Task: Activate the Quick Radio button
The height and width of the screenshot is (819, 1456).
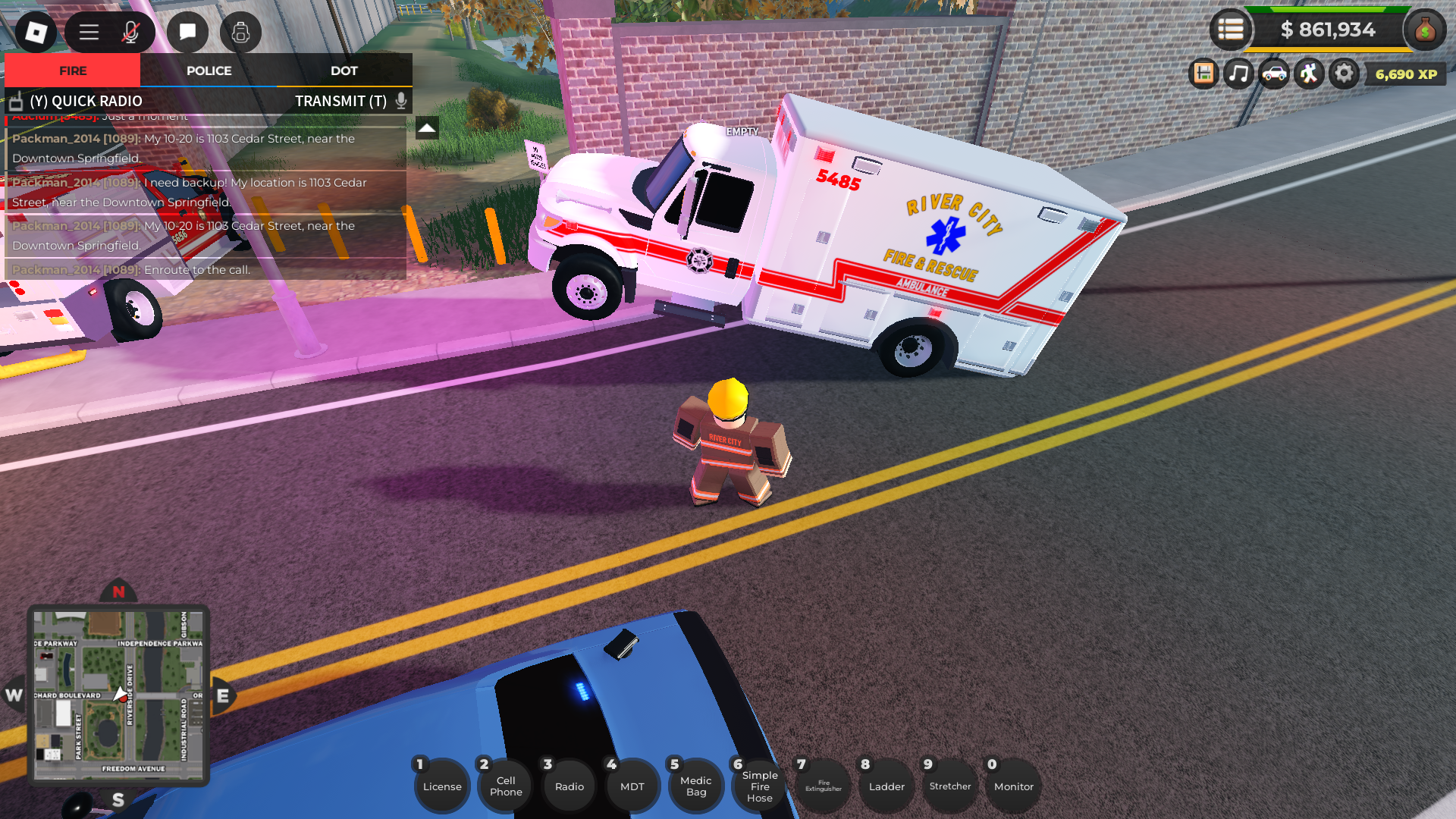Action: tap(85, 101)
